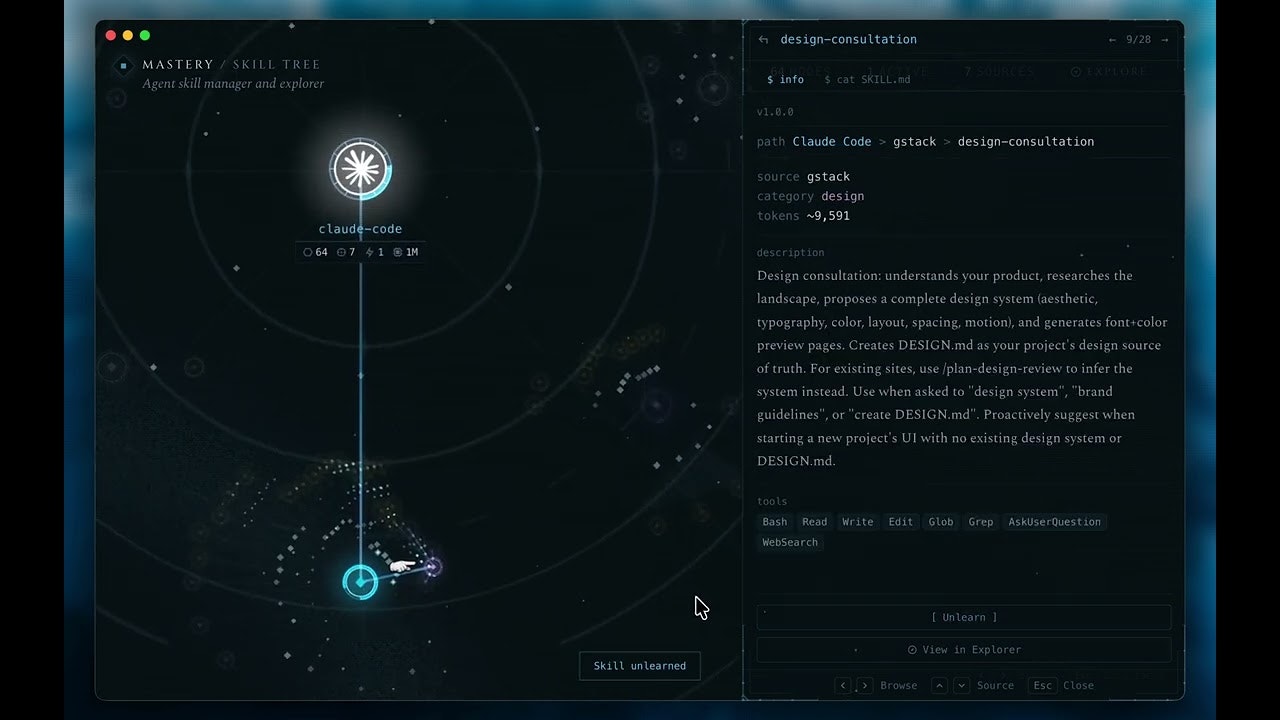Click the crosshair icon showing 7 under claude-code
The width and height of the screenshot is (1280, 720).
(x=340, y=252)
